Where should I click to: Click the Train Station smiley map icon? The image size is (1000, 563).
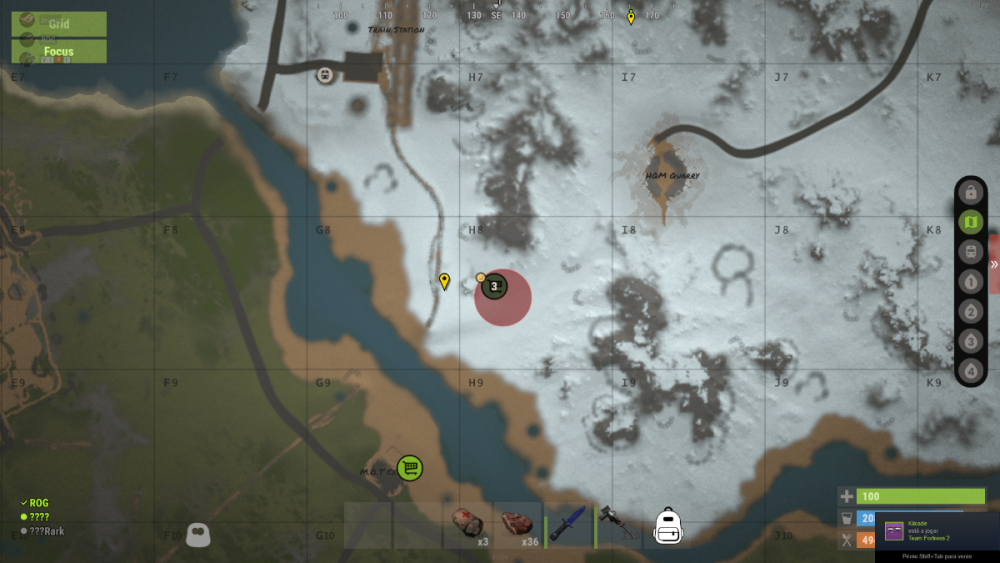[x=325, y=75]
